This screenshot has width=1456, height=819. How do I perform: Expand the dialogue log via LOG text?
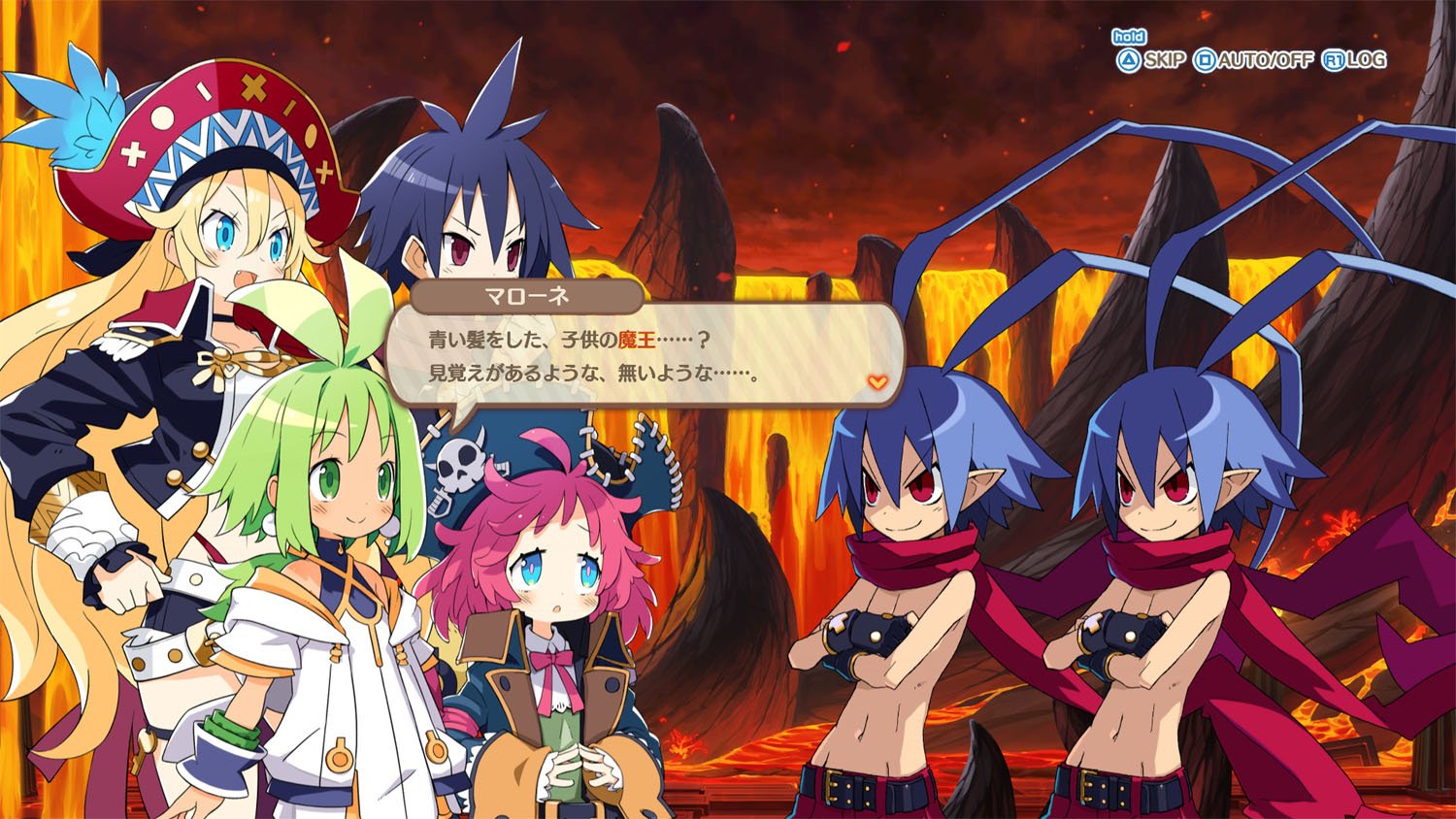[1369, 59]
